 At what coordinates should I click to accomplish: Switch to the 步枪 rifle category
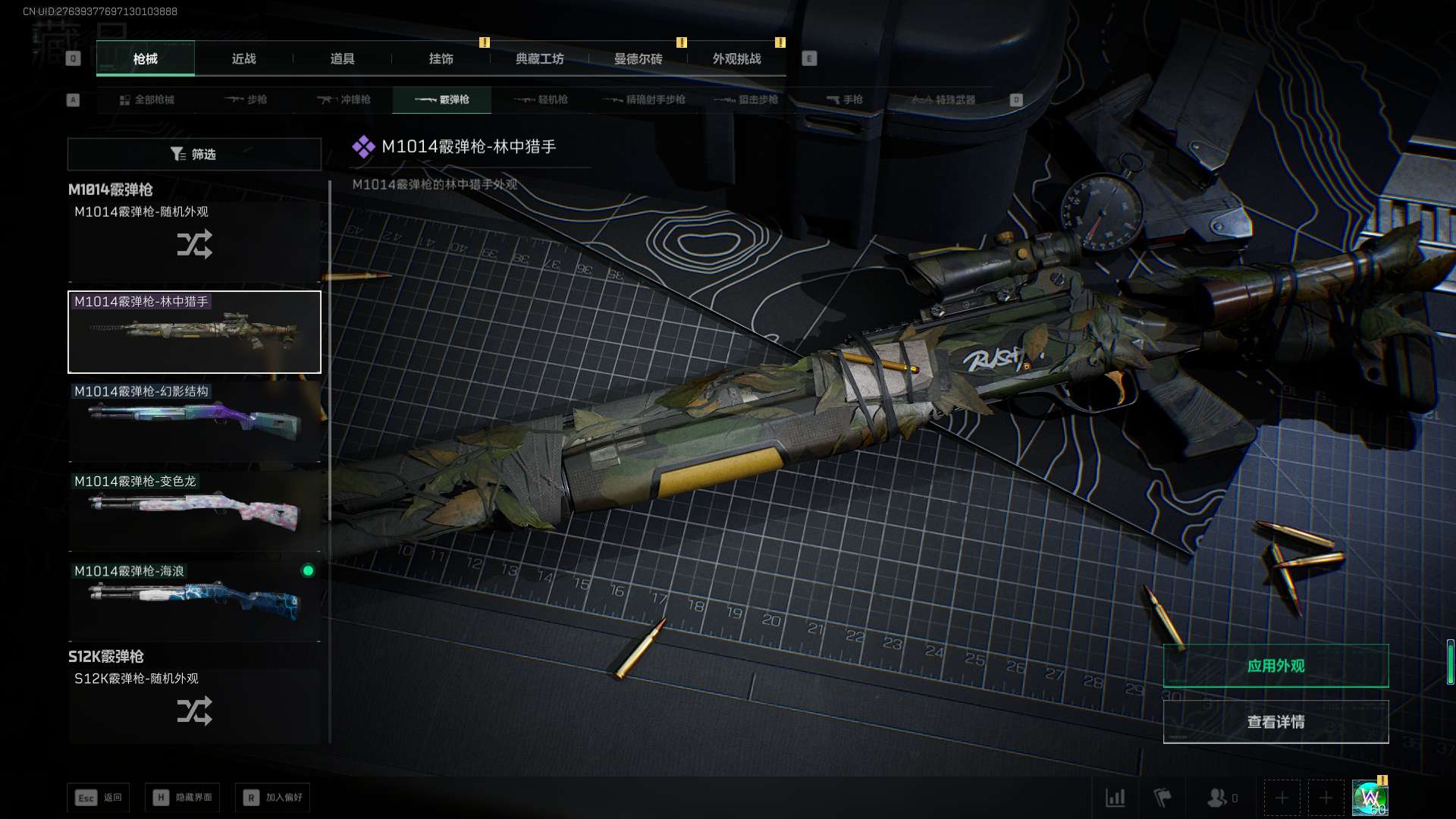pyautogui.click(x=246, y=99)
